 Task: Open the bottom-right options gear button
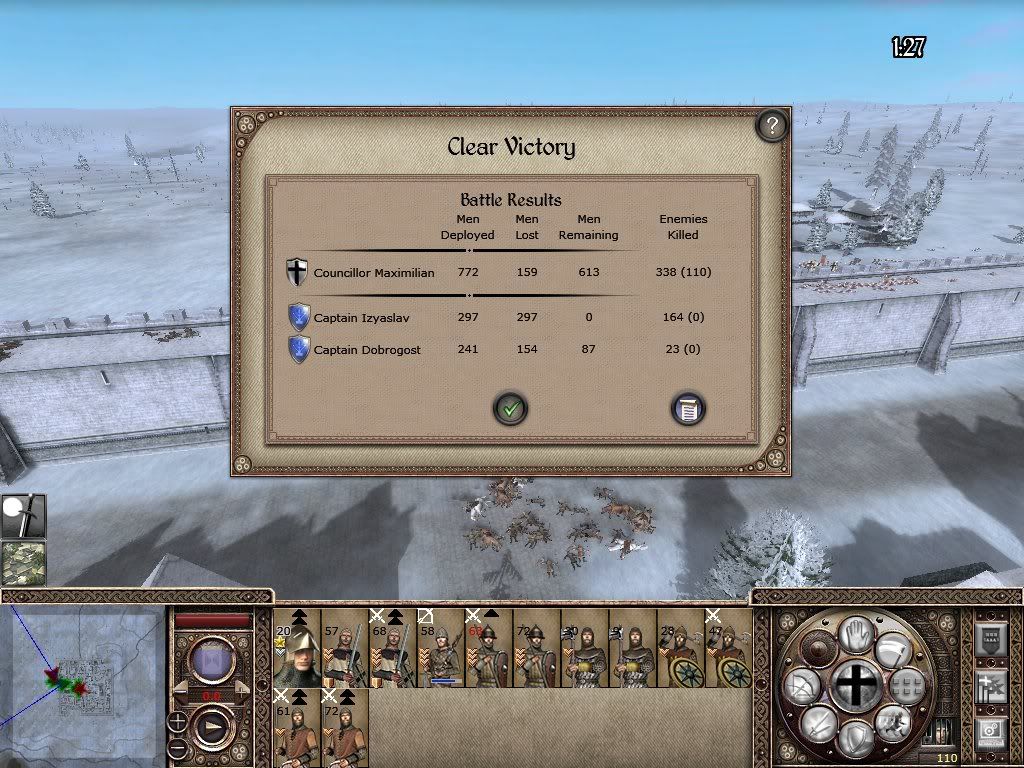(x=990, y=733)
